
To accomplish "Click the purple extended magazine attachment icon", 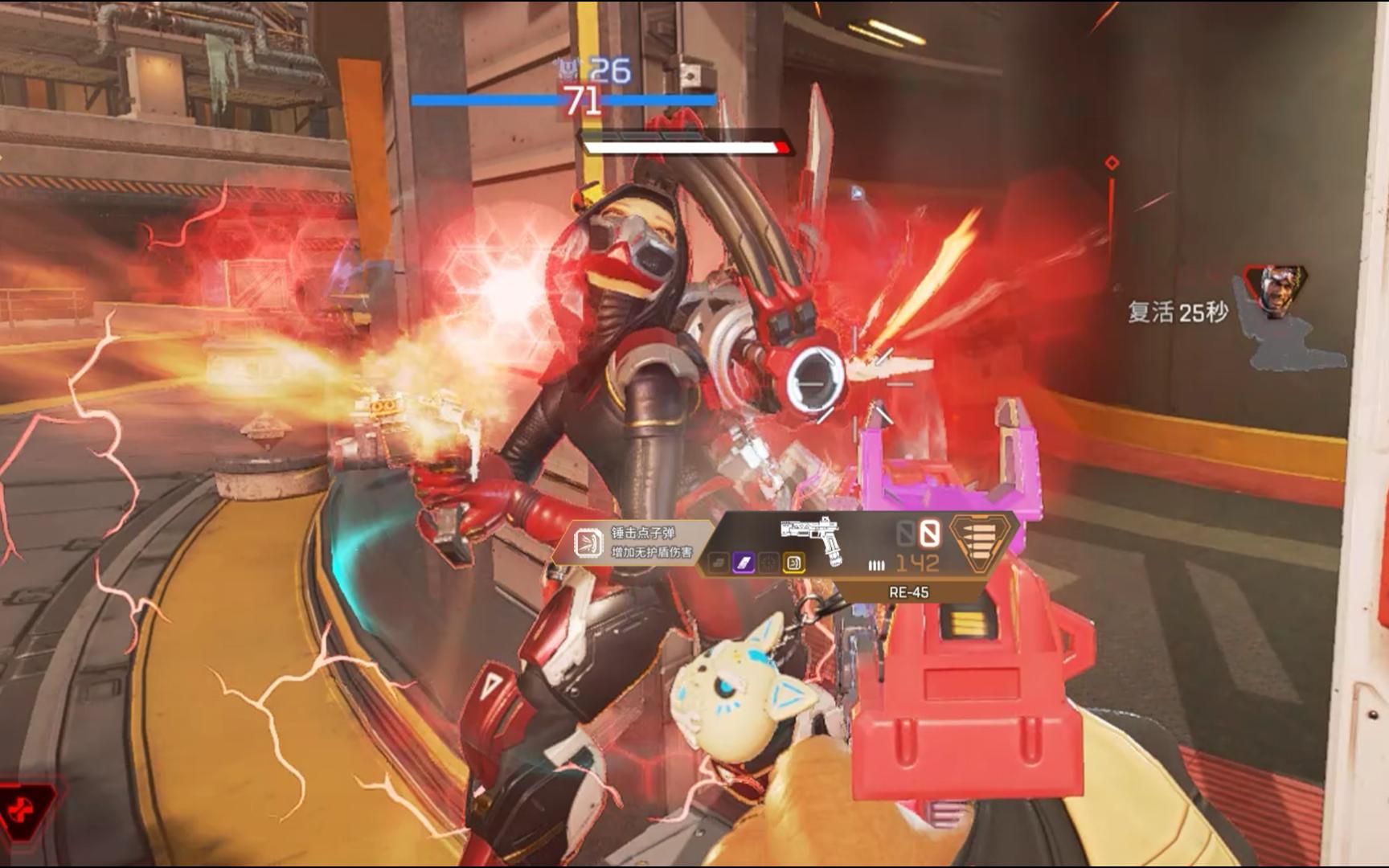I will click(745, 563).
